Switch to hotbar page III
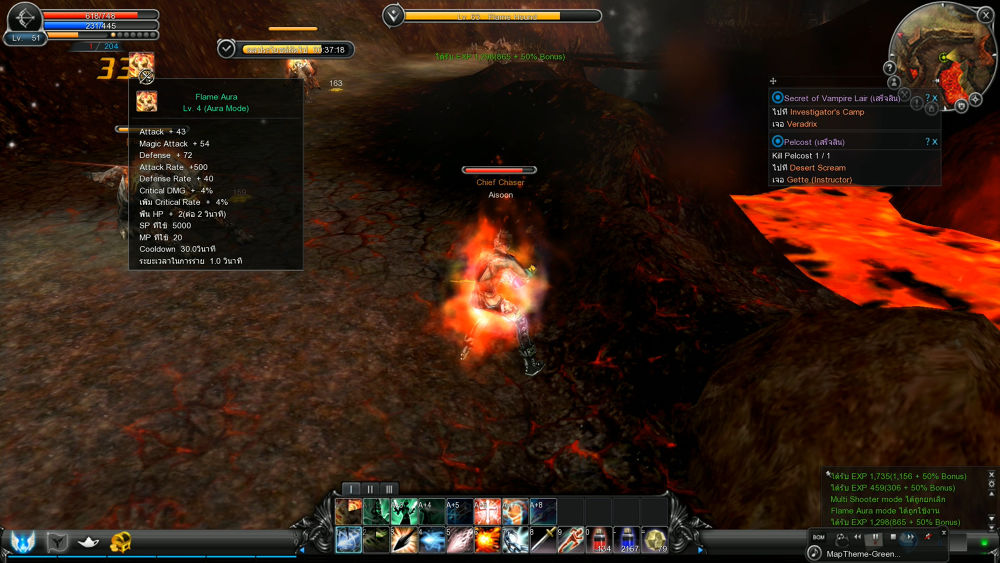Screen dimensions: 1000x563 coord(390,489)
